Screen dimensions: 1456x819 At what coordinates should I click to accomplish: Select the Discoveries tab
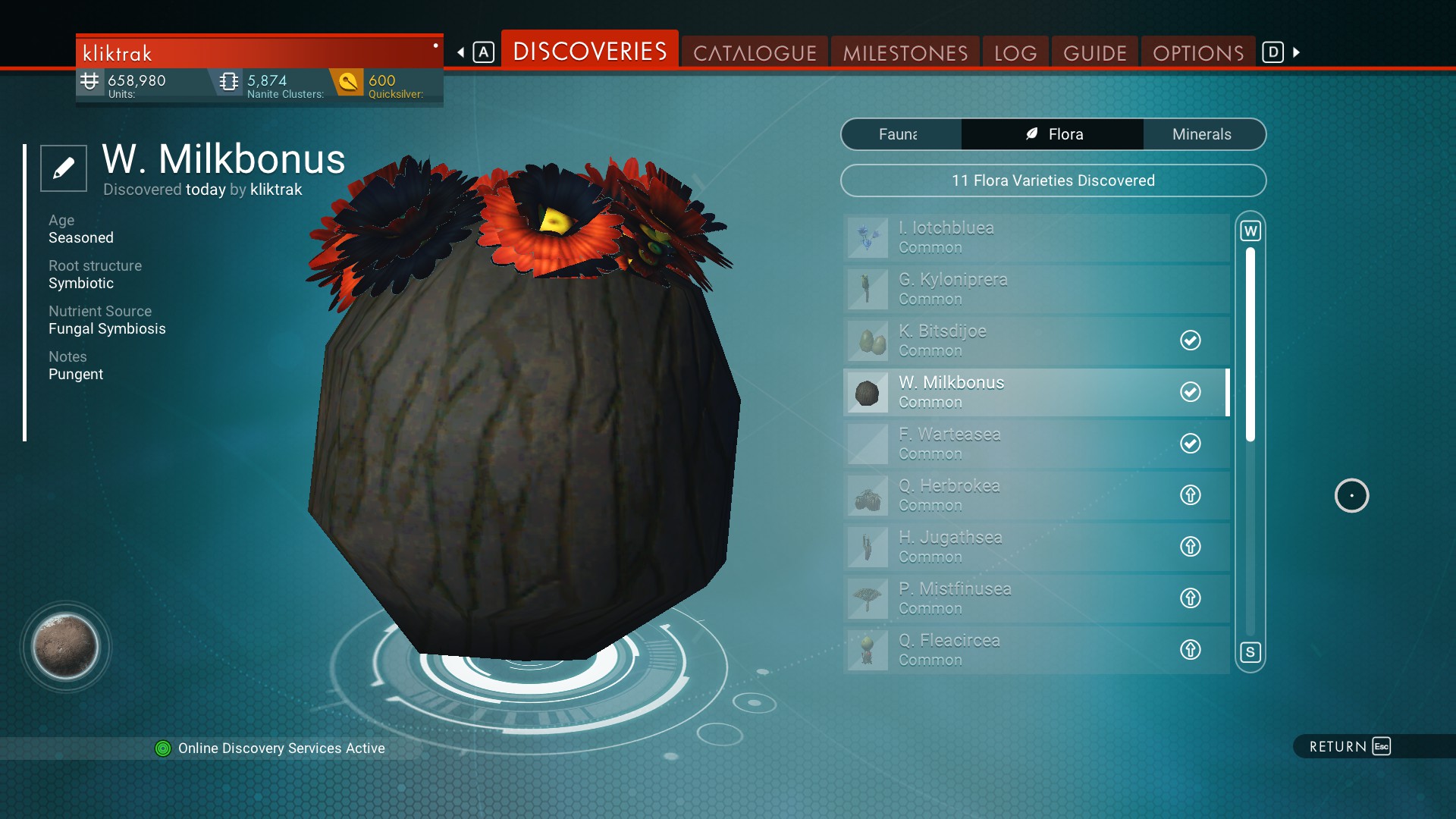click(x=590, y=52)
